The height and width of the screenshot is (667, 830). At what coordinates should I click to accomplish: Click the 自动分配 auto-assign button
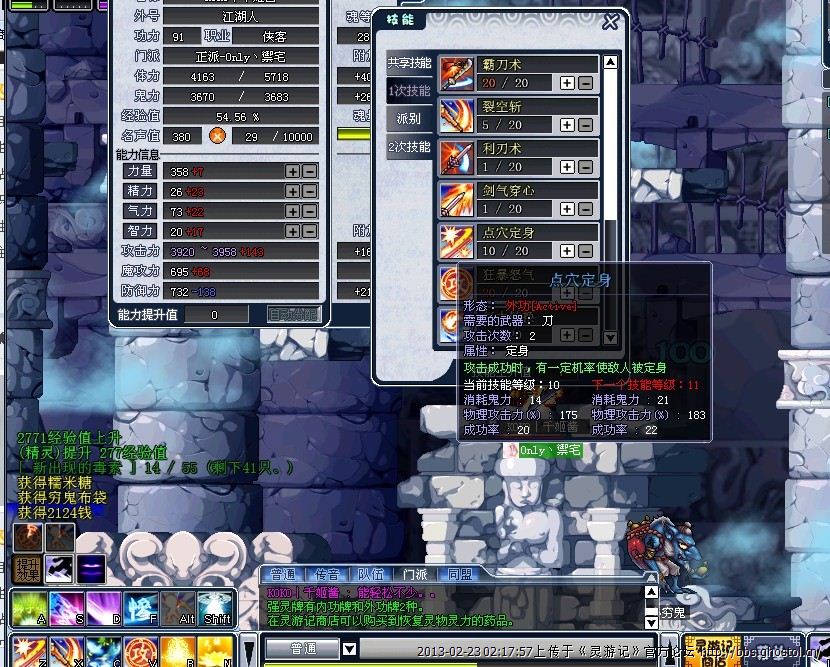[x=294, y=314]
